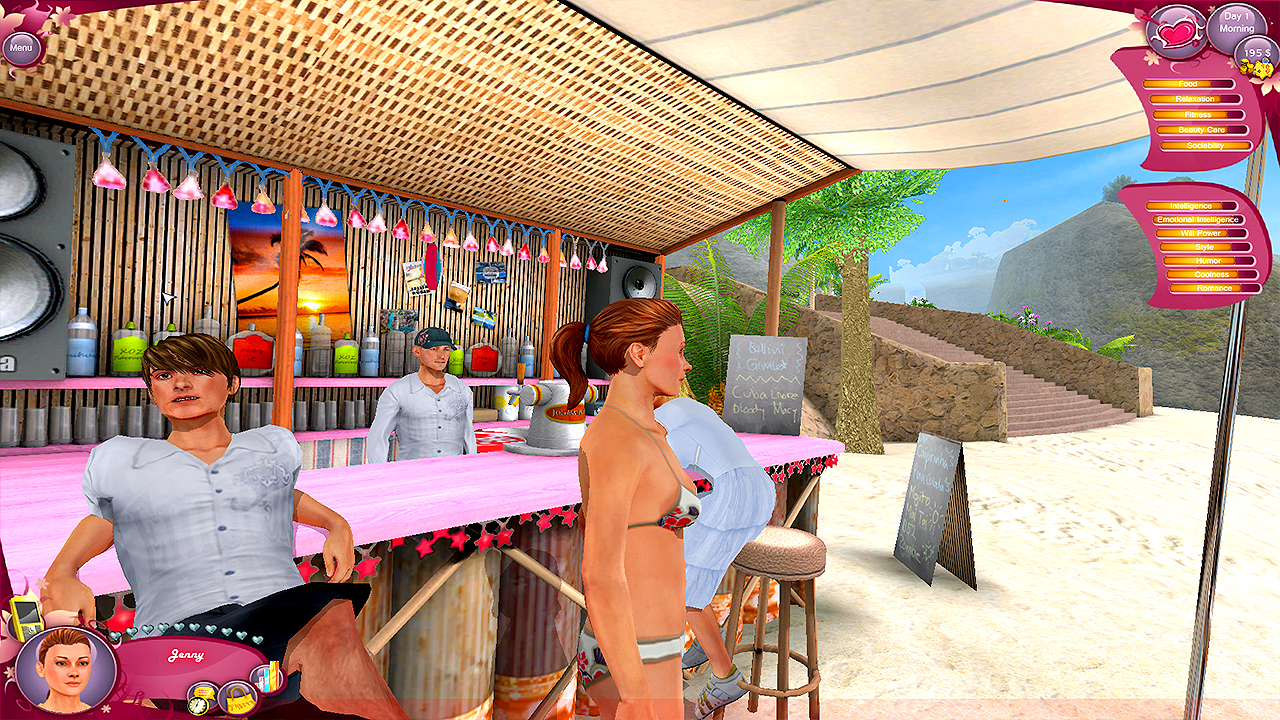Toggle the last heart in the hearts row
The height and width of the screenshot is (720, 1280).
[258, 638]
